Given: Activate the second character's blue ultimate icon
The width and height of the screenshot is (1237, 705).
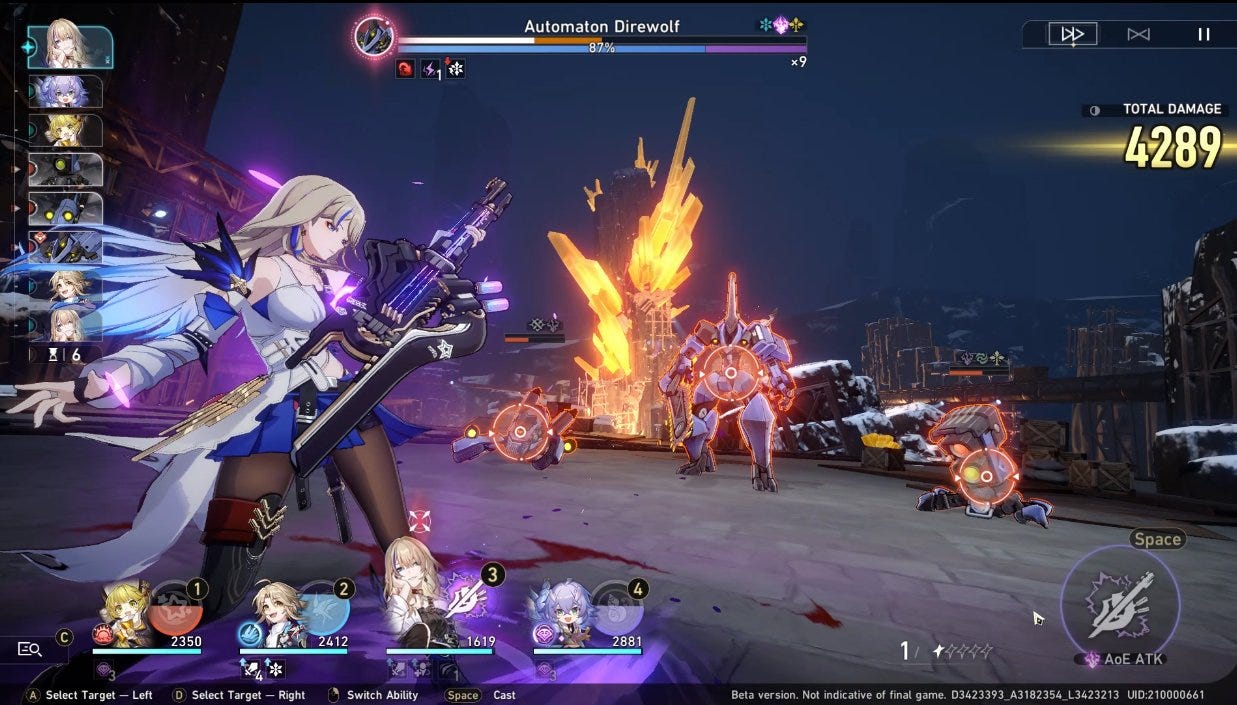Looking at the screenshot, I should pyautogui.click(x=323, y=609).
